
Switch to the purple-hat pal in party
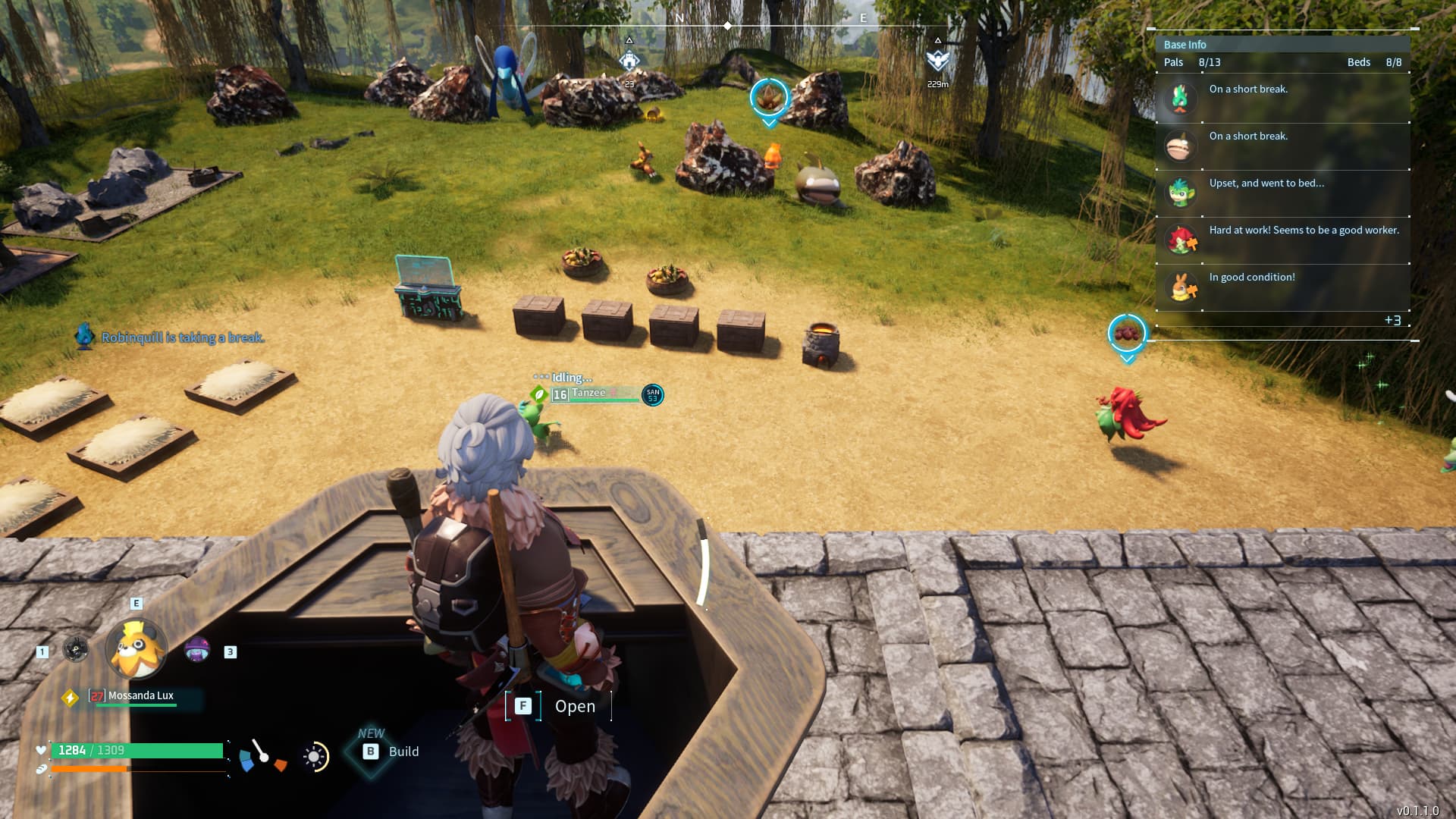click(x=197, y=650)
